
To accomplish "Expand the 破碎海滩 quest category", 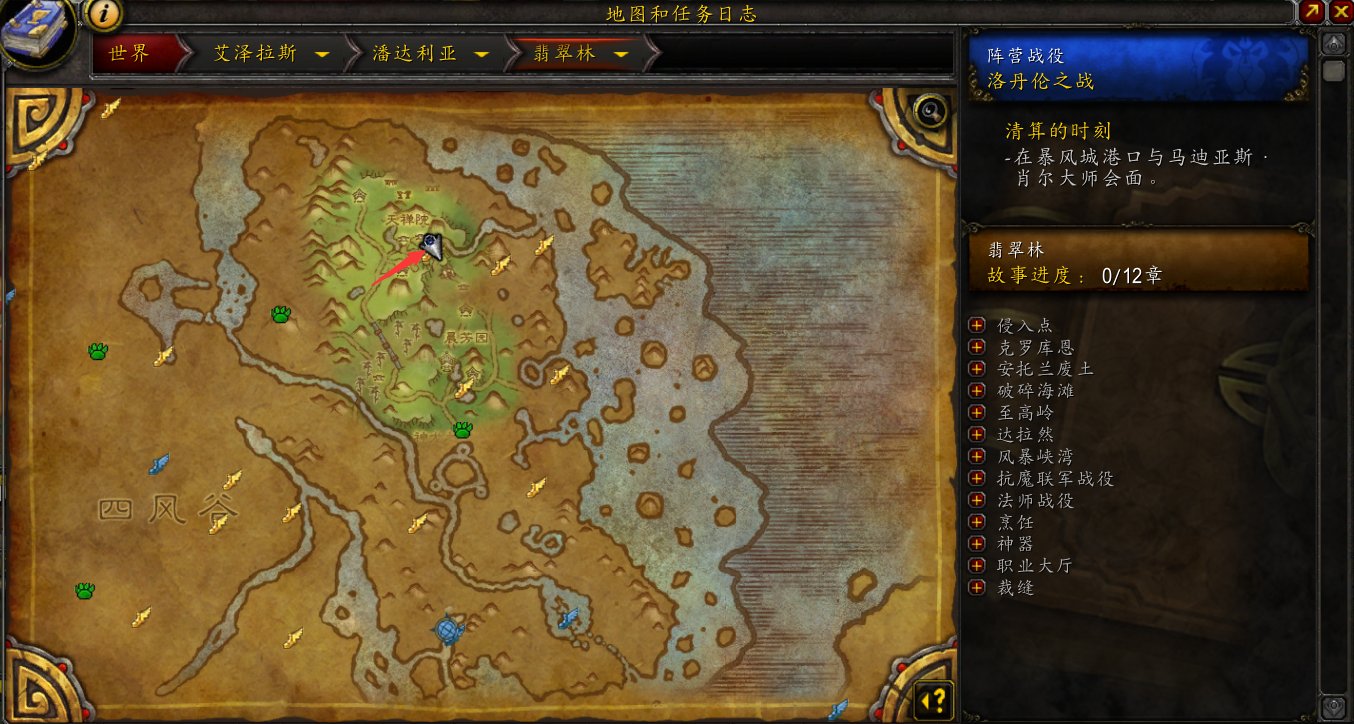I will 977,391.
